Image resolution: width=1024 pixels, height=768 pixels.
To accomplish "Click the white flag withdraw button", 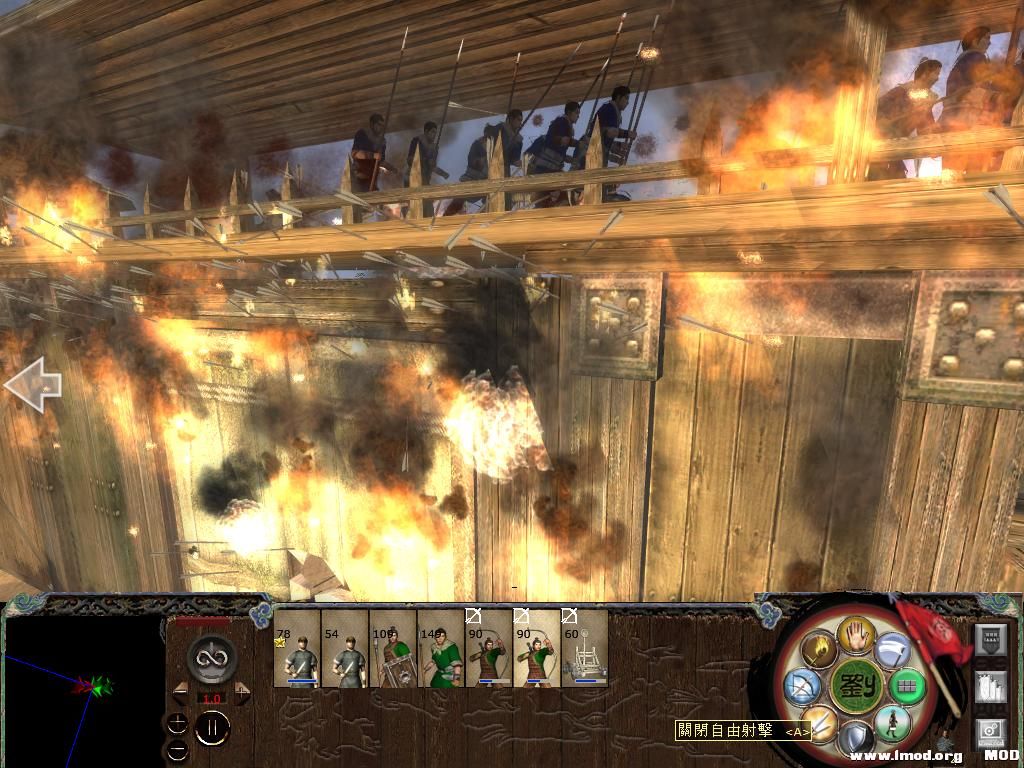I will pyautogui.click(x=893, y=651).
